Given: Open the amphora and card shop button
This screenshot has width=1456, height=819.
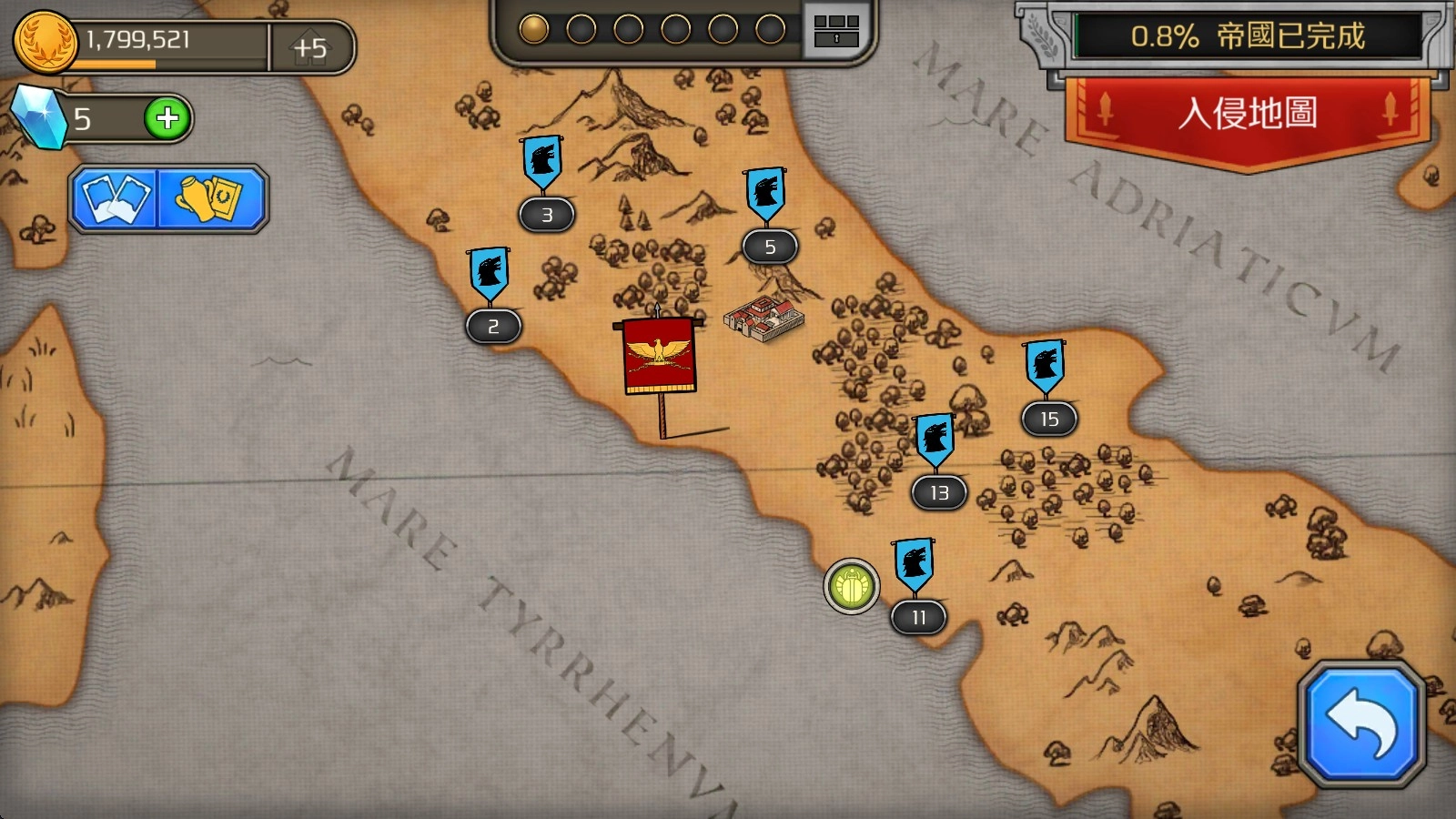Looking at the screenshot, I should click(x=211, y=197).
